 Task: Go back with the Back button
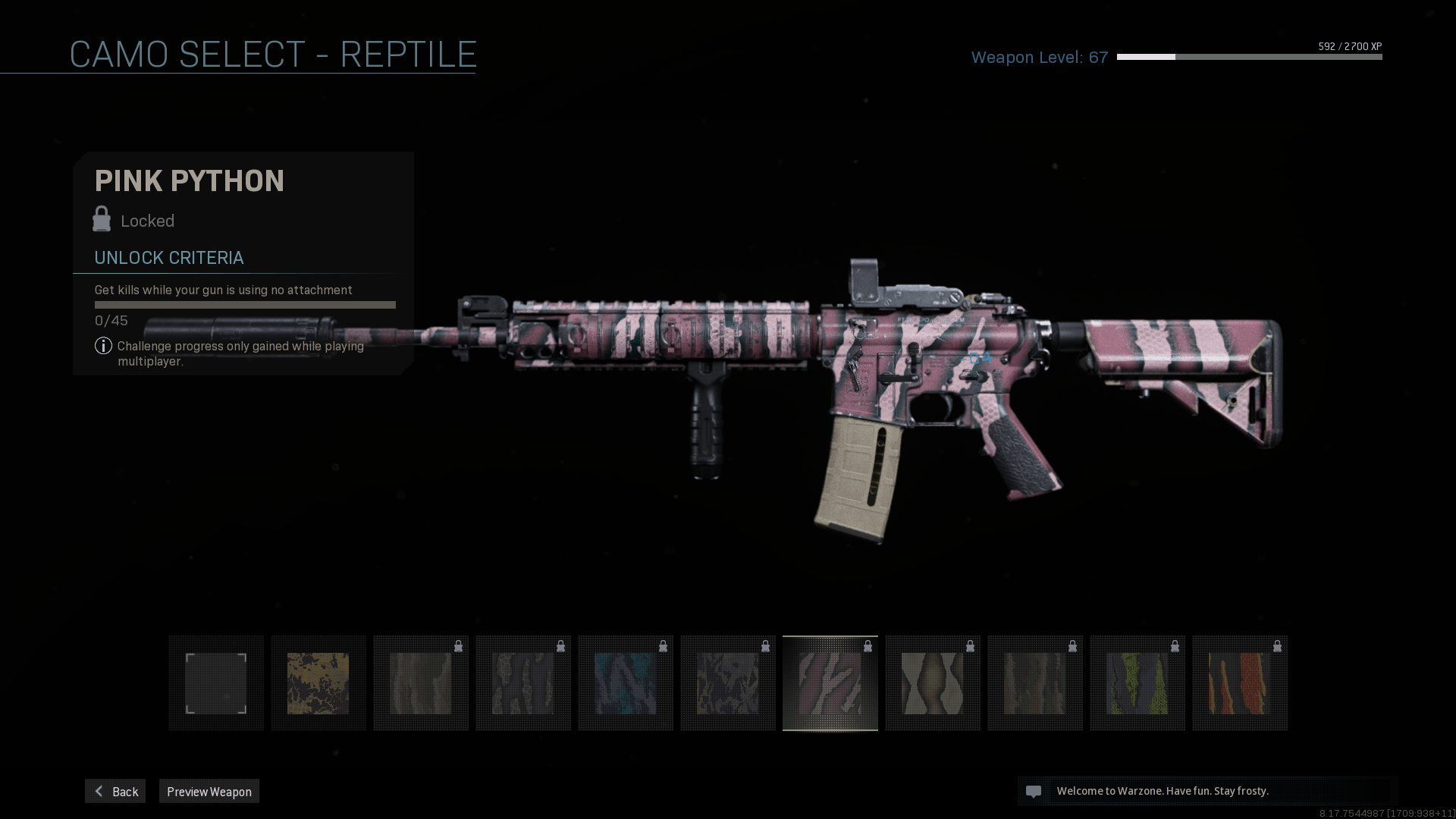coord(115,791)
